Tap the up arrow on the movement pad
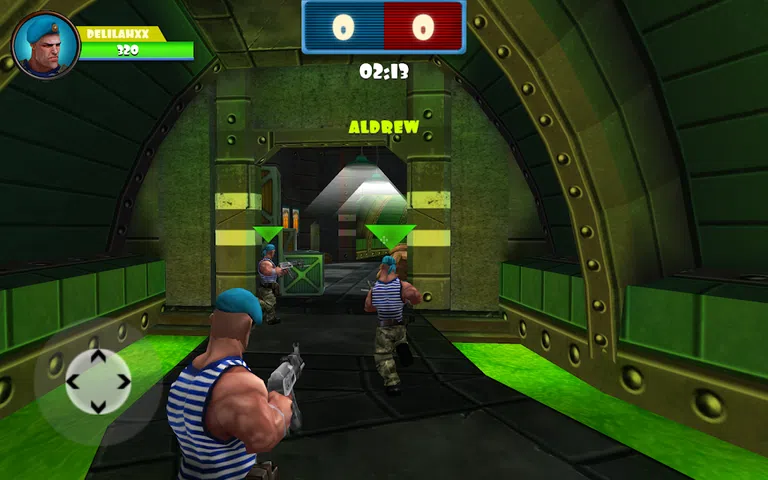This screenshot has width=768, height=480. (x=98, y=356)
